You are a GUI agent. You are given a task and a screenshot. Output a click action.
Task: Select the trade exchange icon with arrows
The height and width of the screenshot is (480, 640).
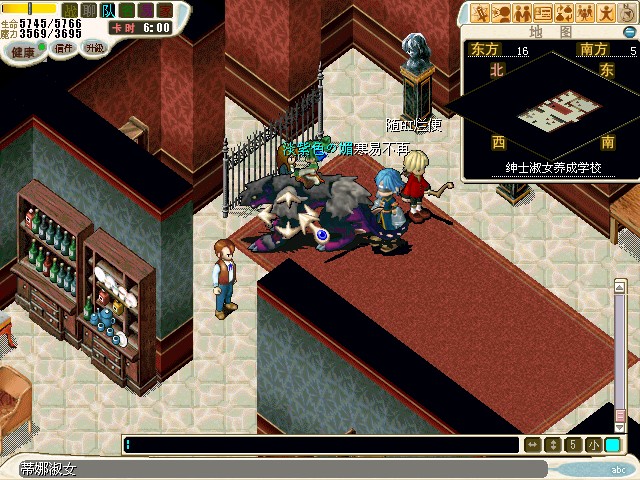tap(565, 13)
